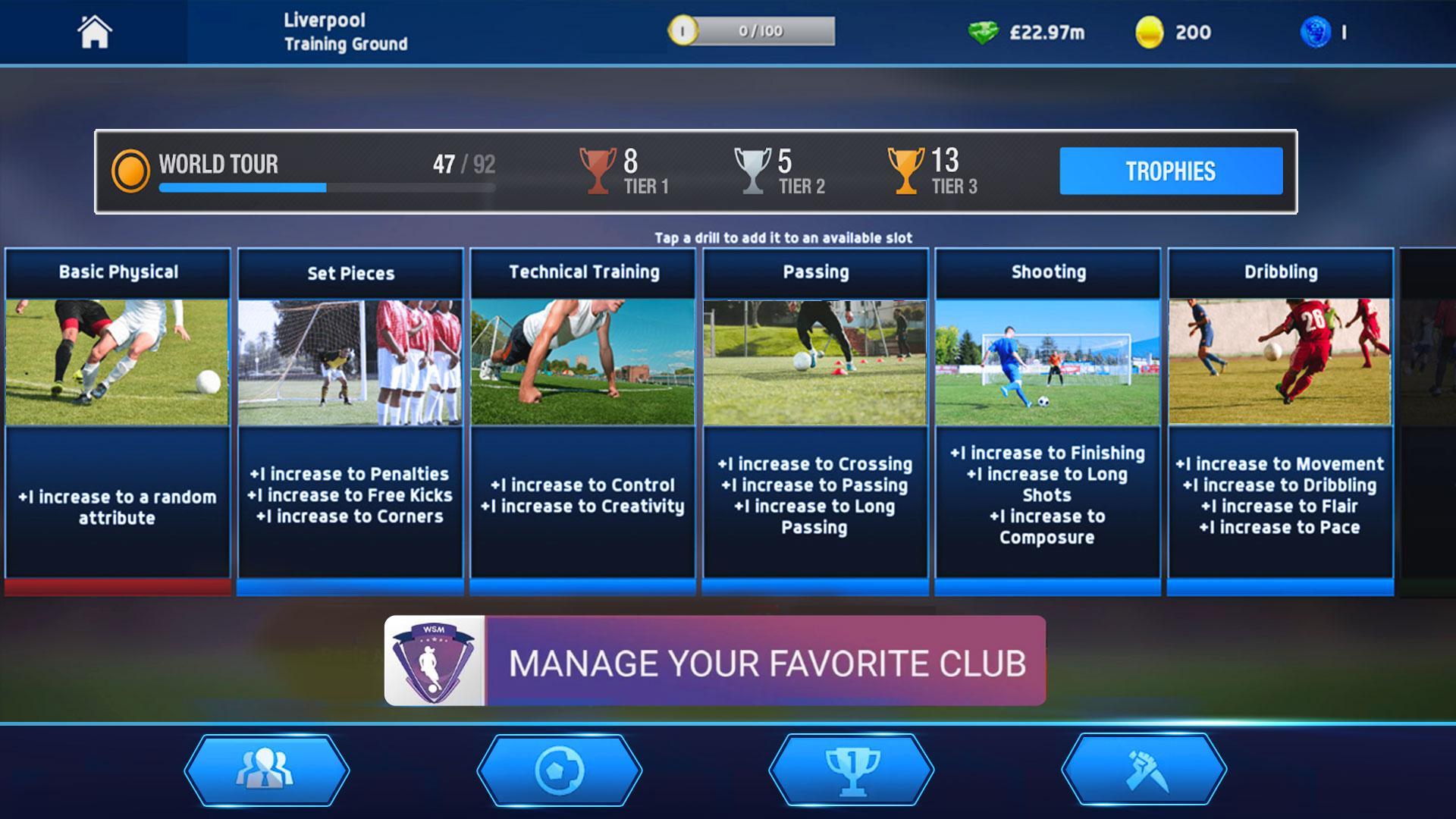Click the Home icon
The width and height of the screenshot is (1456, 819).
tap(93, 33)
